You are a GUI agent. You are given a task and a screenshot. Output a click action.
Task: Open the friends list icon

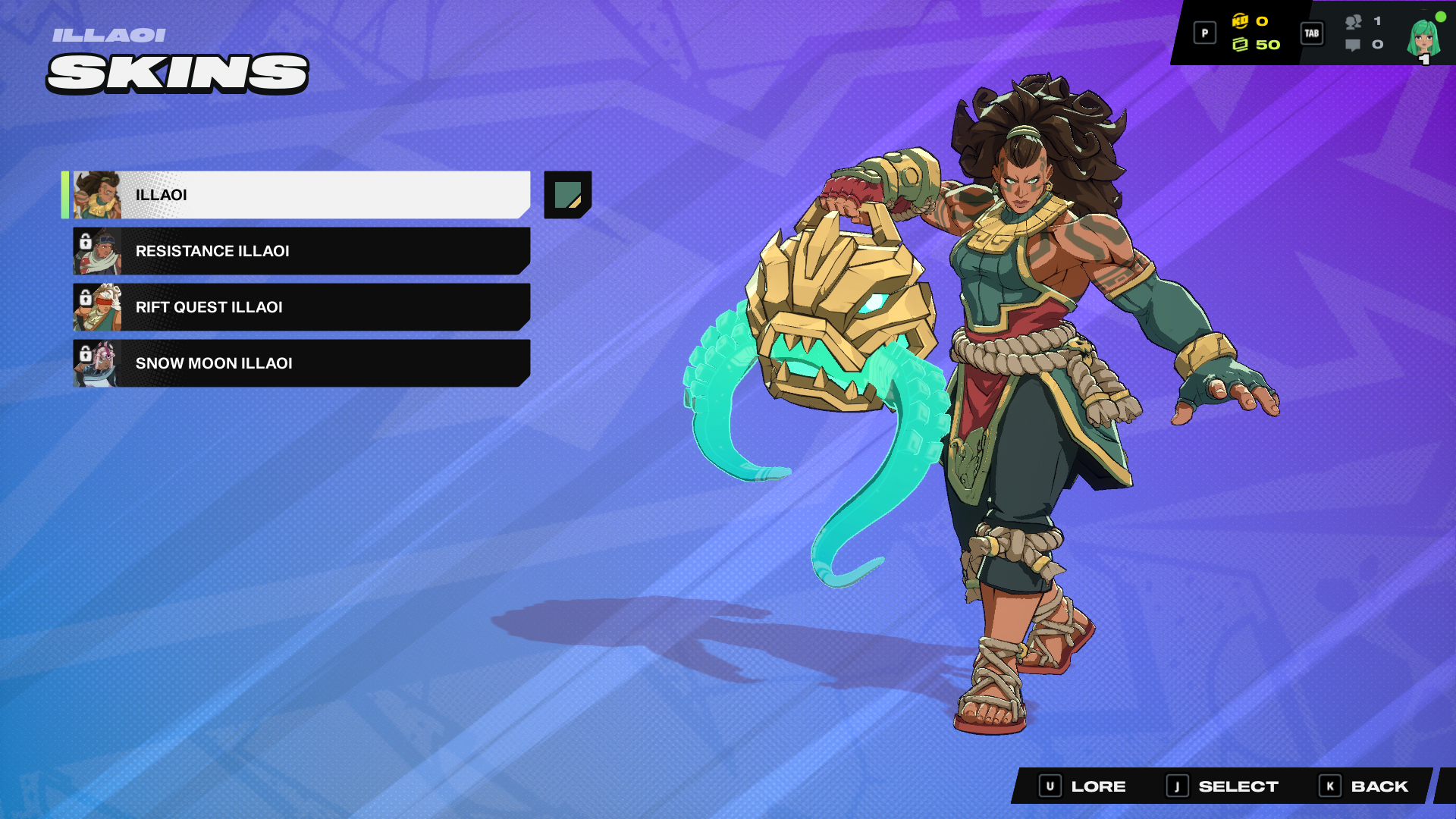coord(1355,24)
